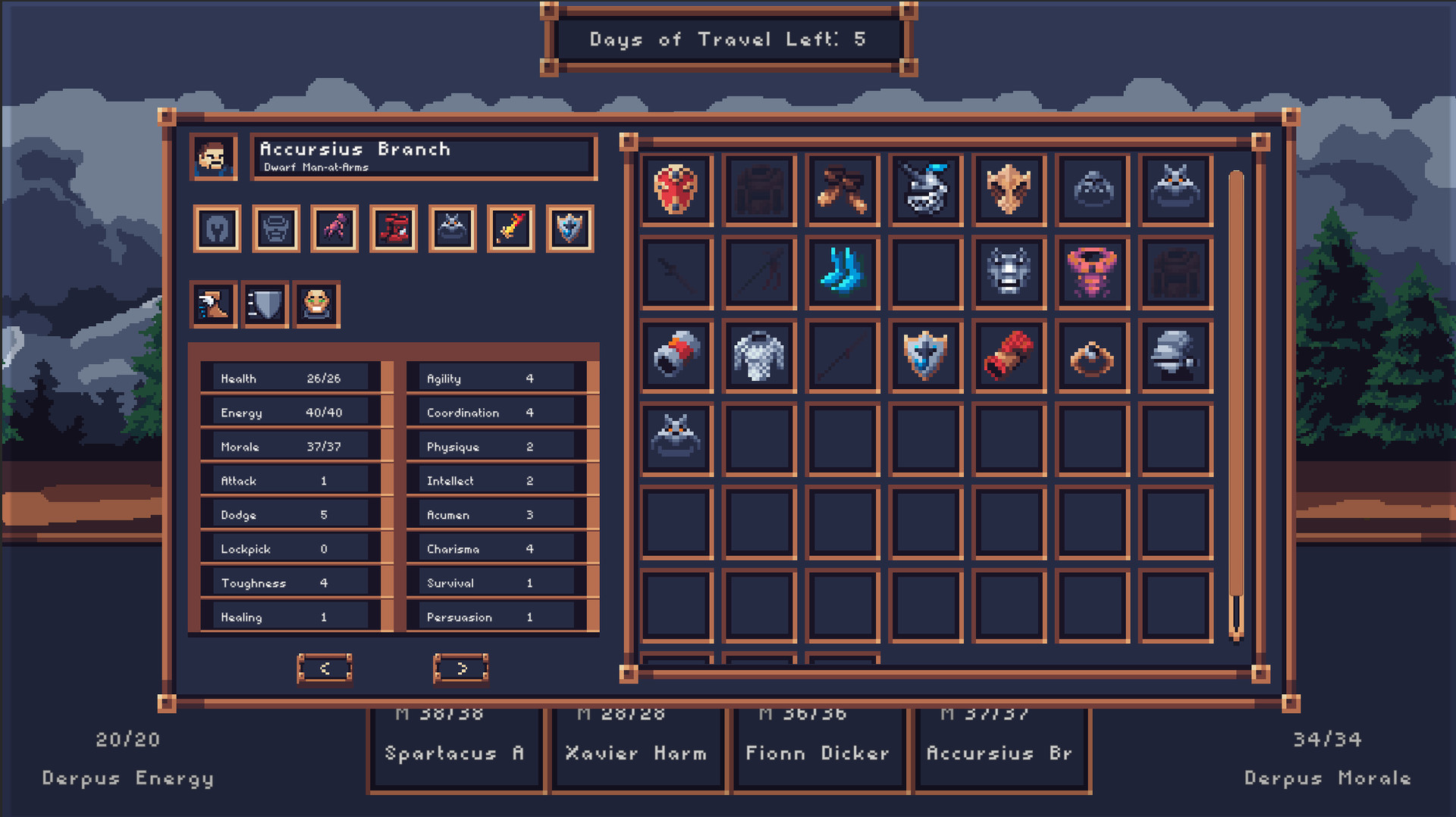Click the previous character arrow
This screenshot has height=817, width=1456.
click(325, 669)
